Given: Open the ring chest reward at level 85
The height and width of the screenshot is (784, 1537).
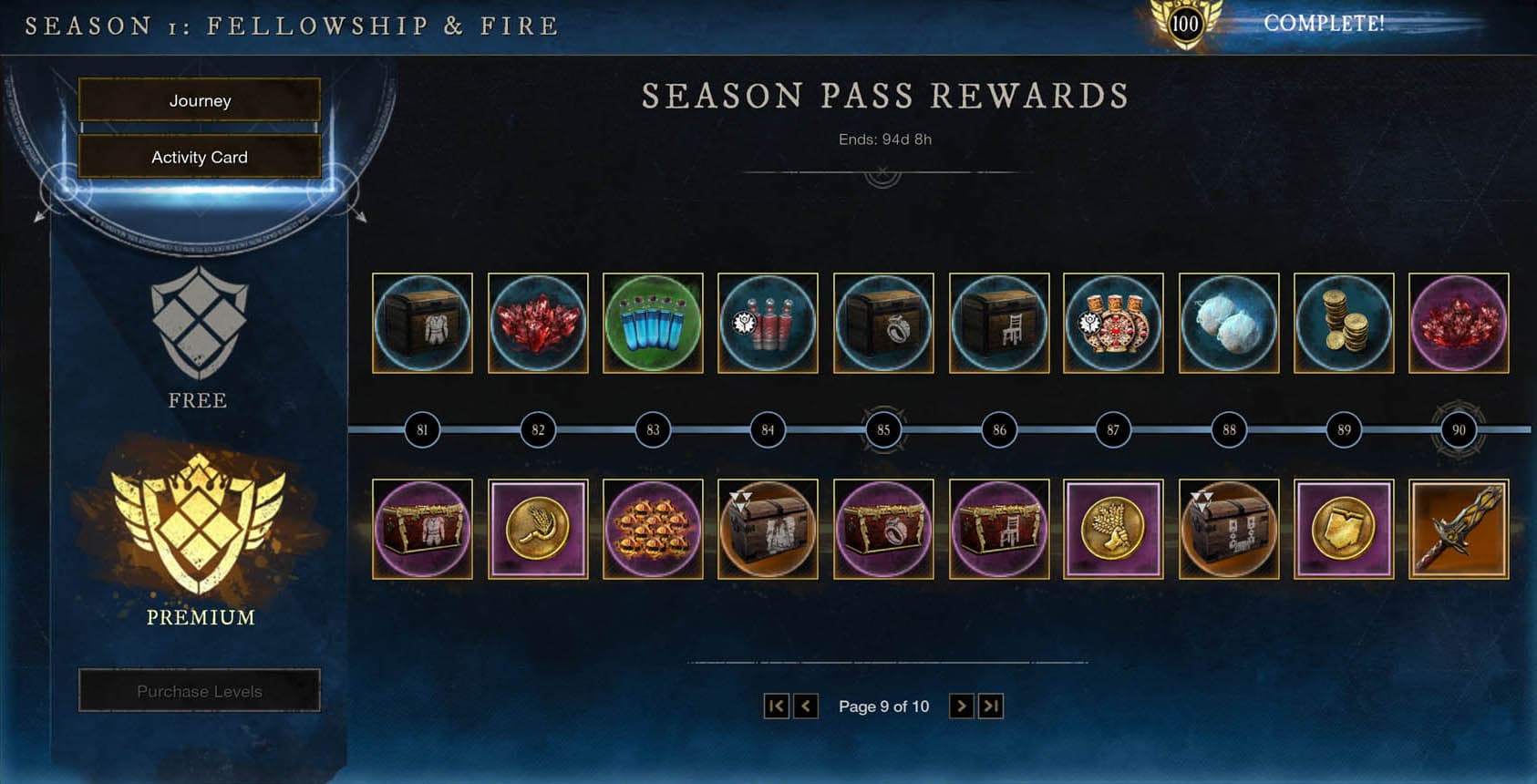Looking at the screenshot, I should pos(882,324).
